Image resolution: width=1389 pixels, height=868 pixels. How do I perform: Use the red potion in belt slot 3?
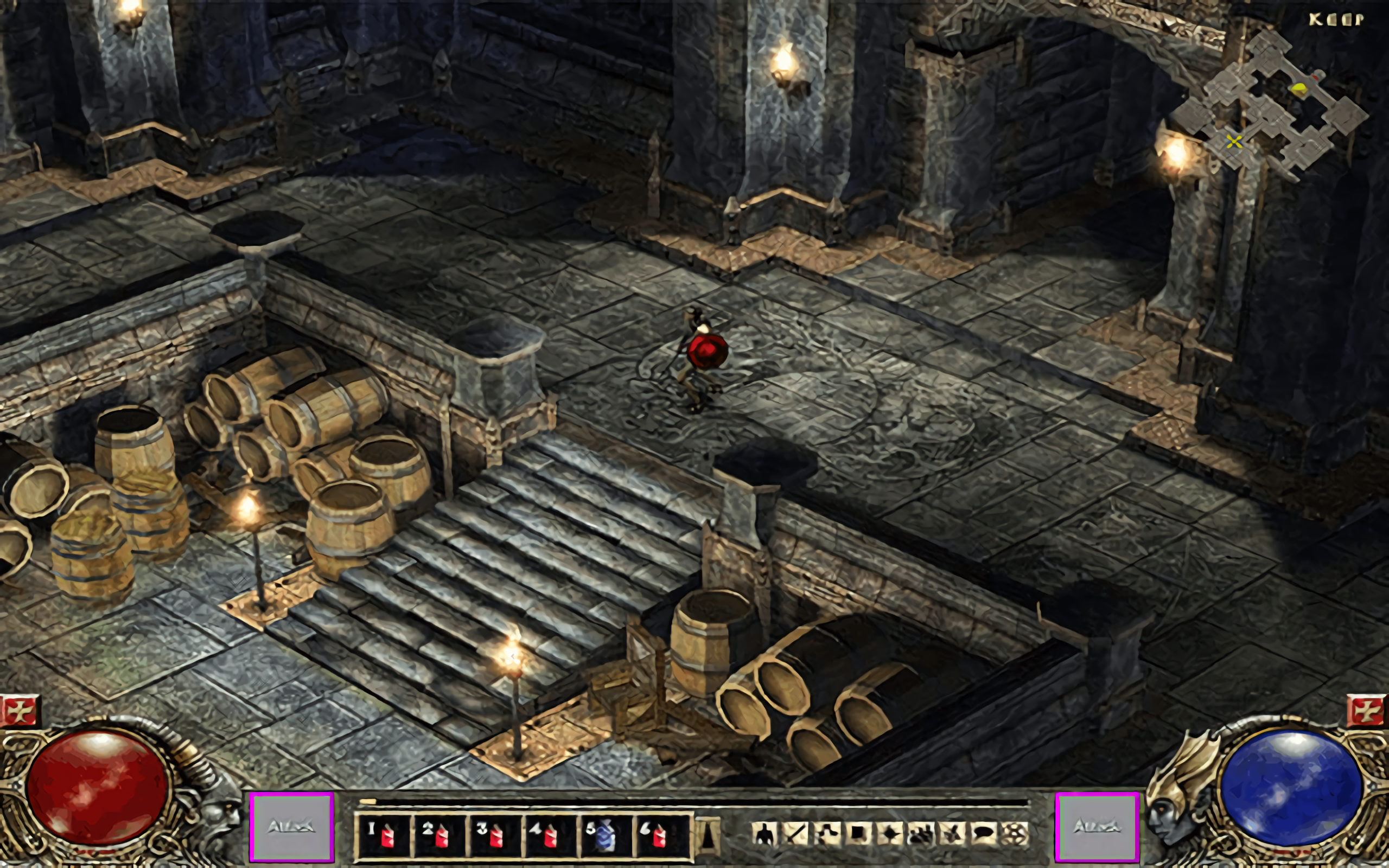tap(494, 836)
